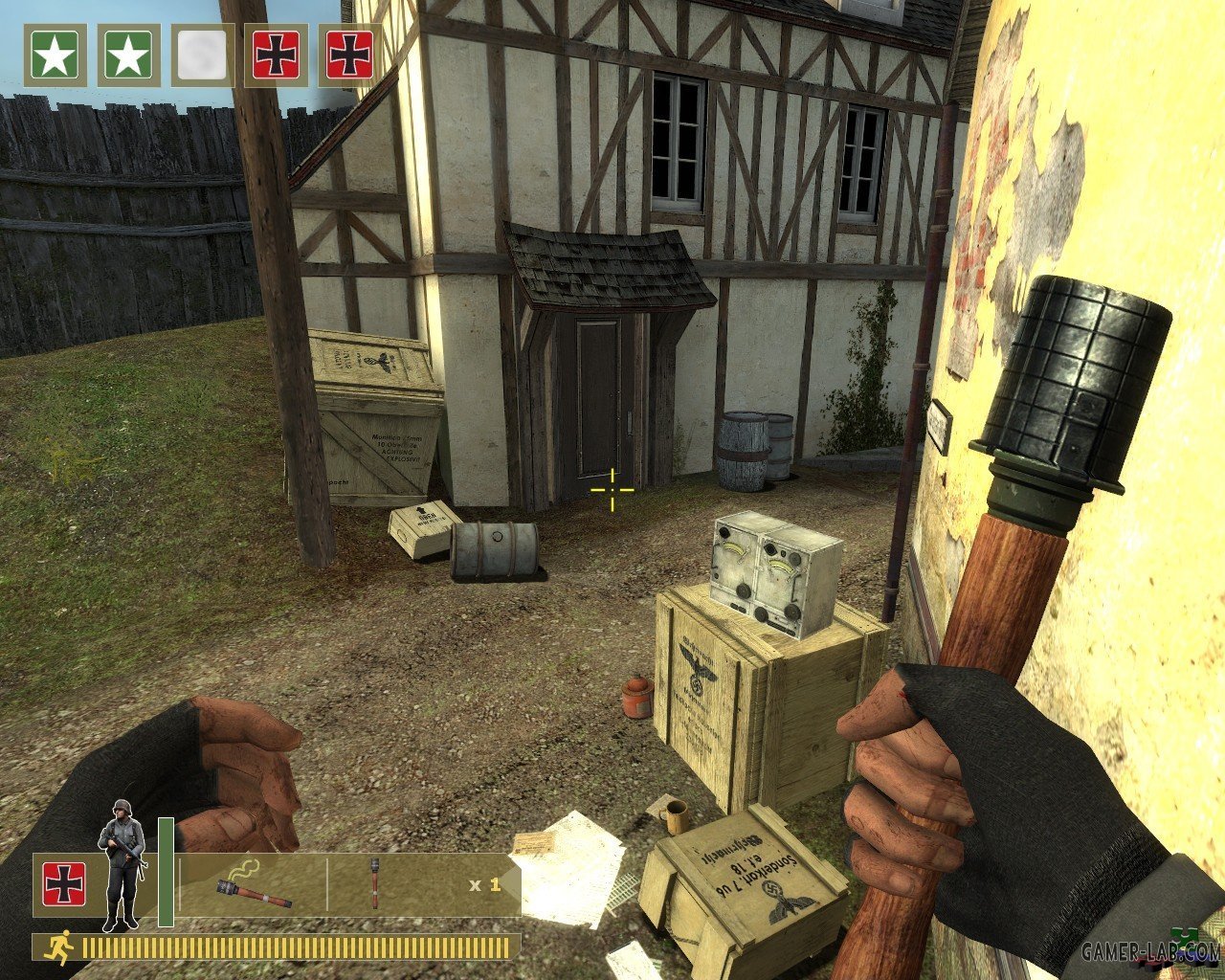Select the neutral white capture flag icon
1225x980 pixels.
[x=202, y=56]
